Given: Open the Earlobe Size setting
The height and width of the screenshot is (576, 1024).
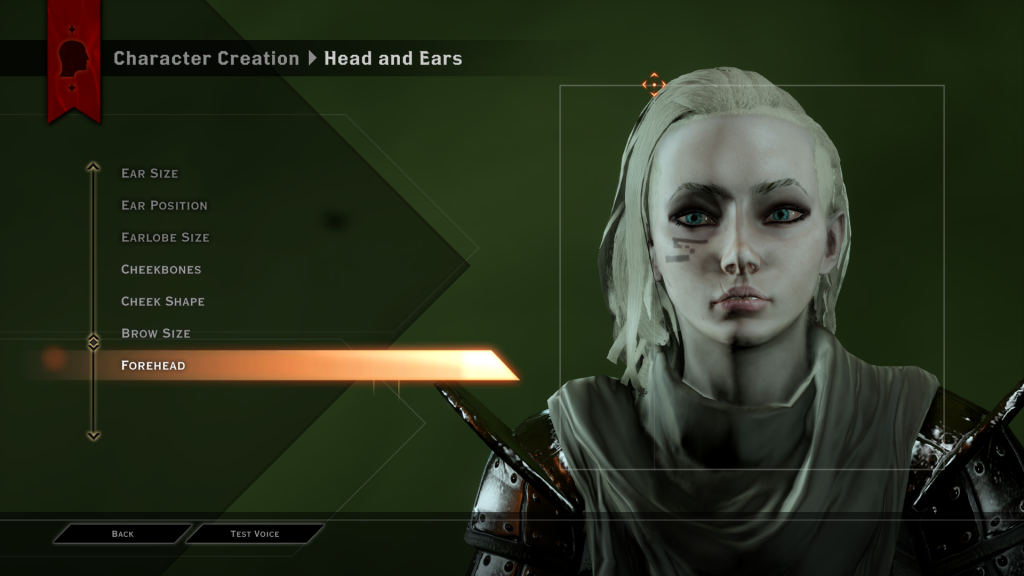Looking at the screenshot, I should pos(165,237).
